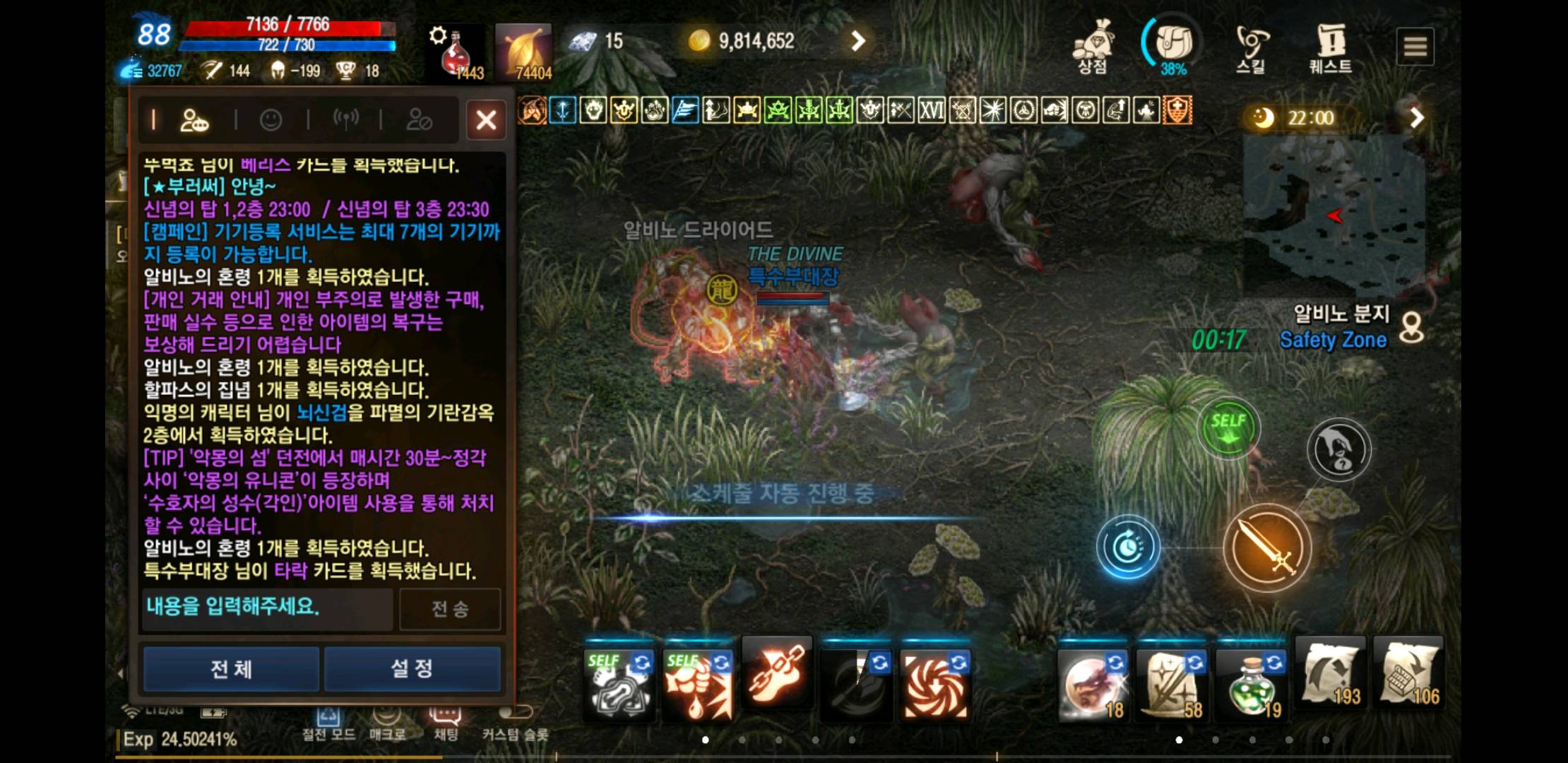Open the minimap
Viewport: 1568px width, 763px height.
(x=1334, y=215)
